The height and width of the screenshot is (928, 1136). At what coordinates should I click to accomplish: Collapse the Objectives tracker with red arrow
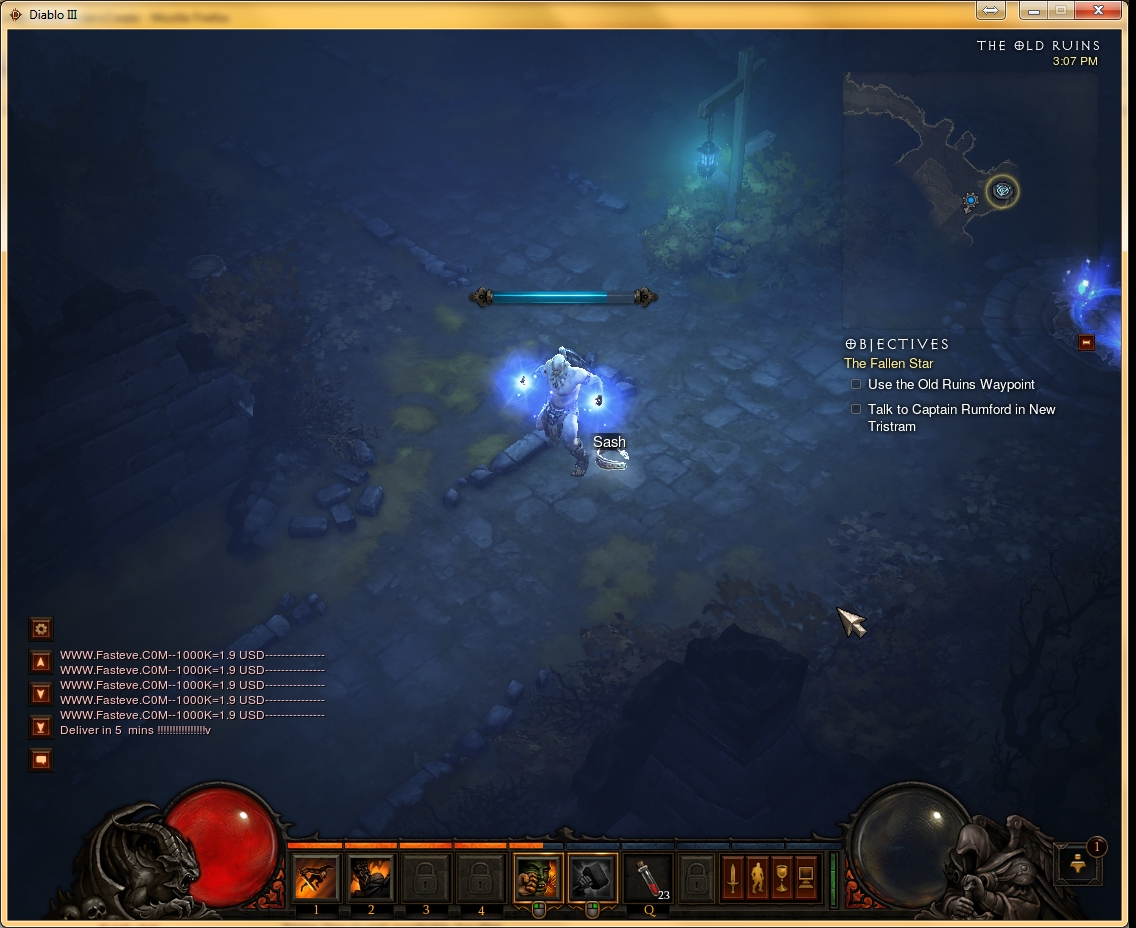tap(1087, 343)
